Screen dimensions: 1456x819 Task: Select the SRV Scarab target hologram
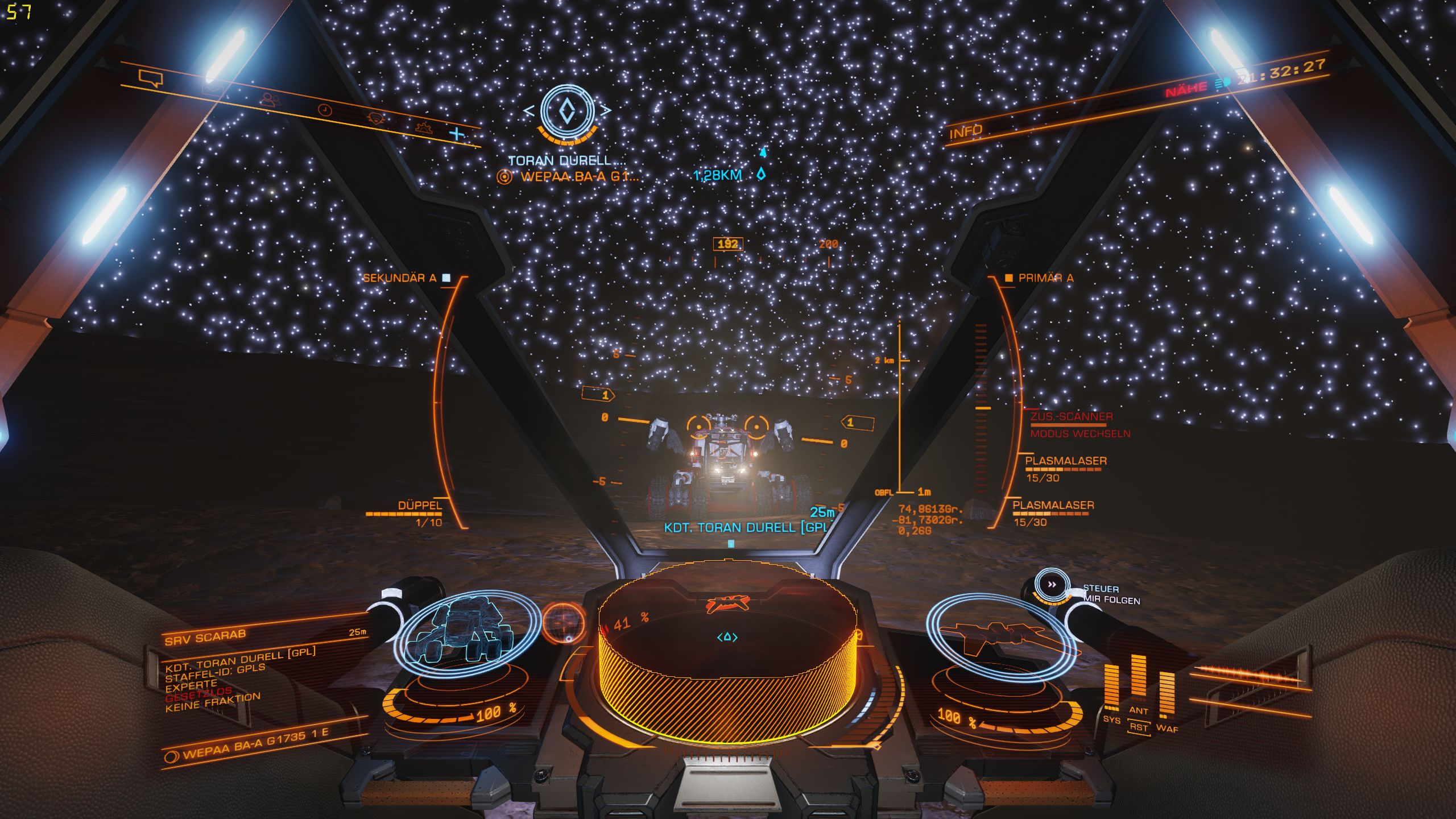pos(466,630)
